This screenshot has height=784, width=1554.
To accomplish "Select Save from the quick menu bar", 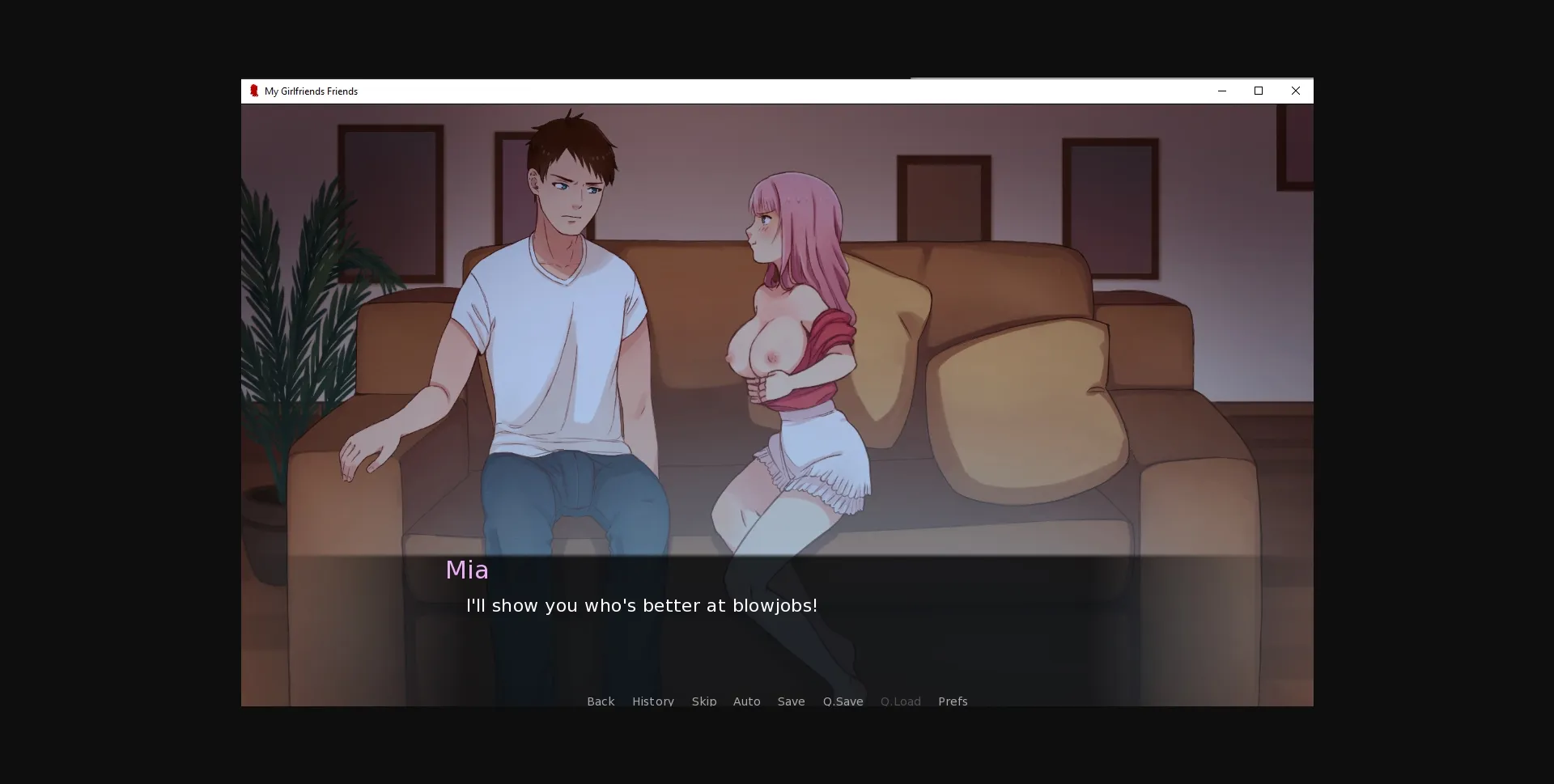I will 791,701.
